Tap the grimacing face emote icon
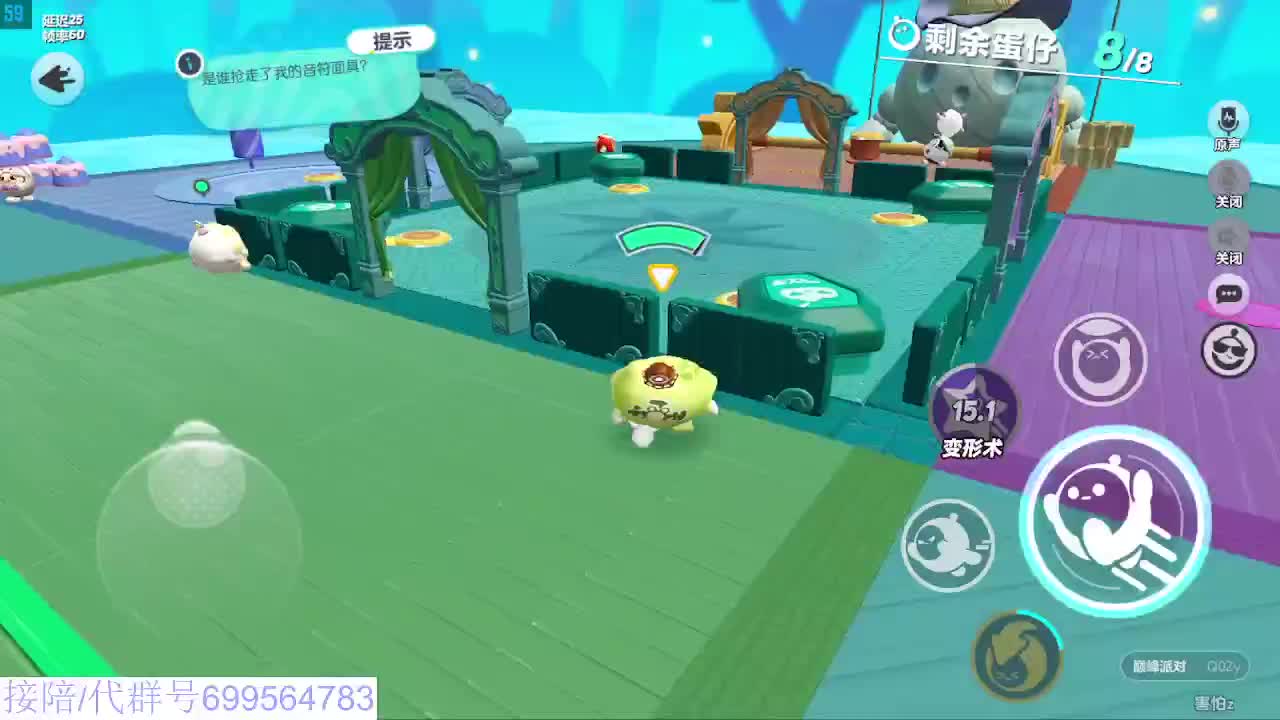This screenshot has height=720, width=1280. pos(1099,357)
